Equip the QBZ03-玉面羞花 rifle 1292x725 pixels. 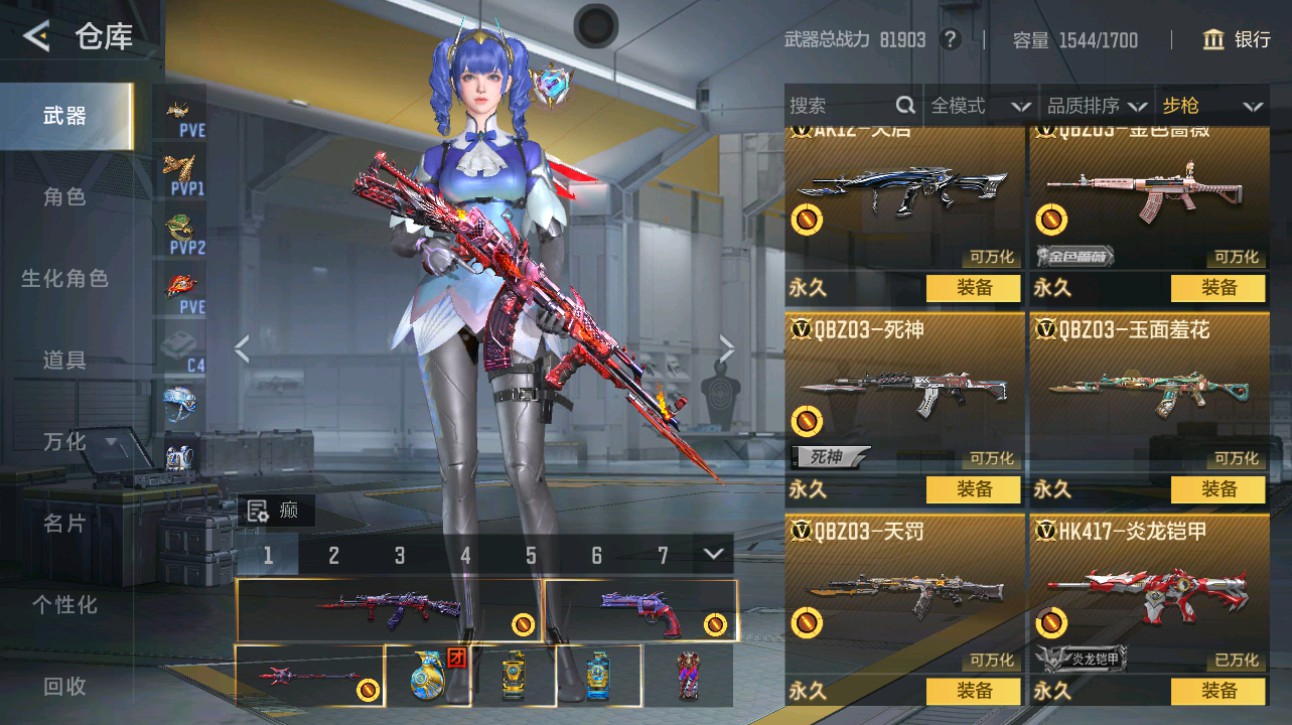click(1218, 489)
